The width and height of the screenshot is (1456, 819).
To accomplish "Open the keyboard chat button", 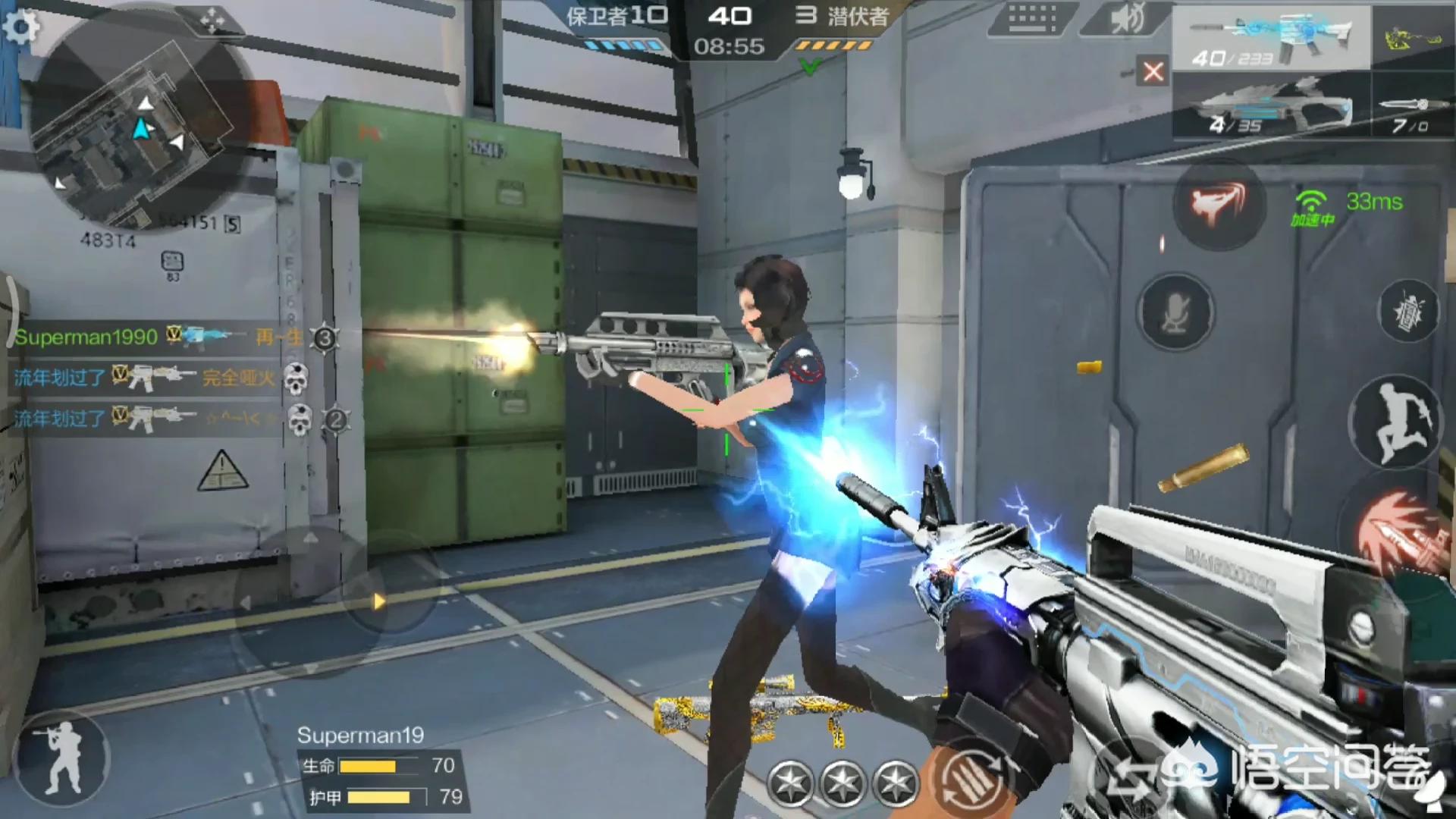I will 1031,18.
